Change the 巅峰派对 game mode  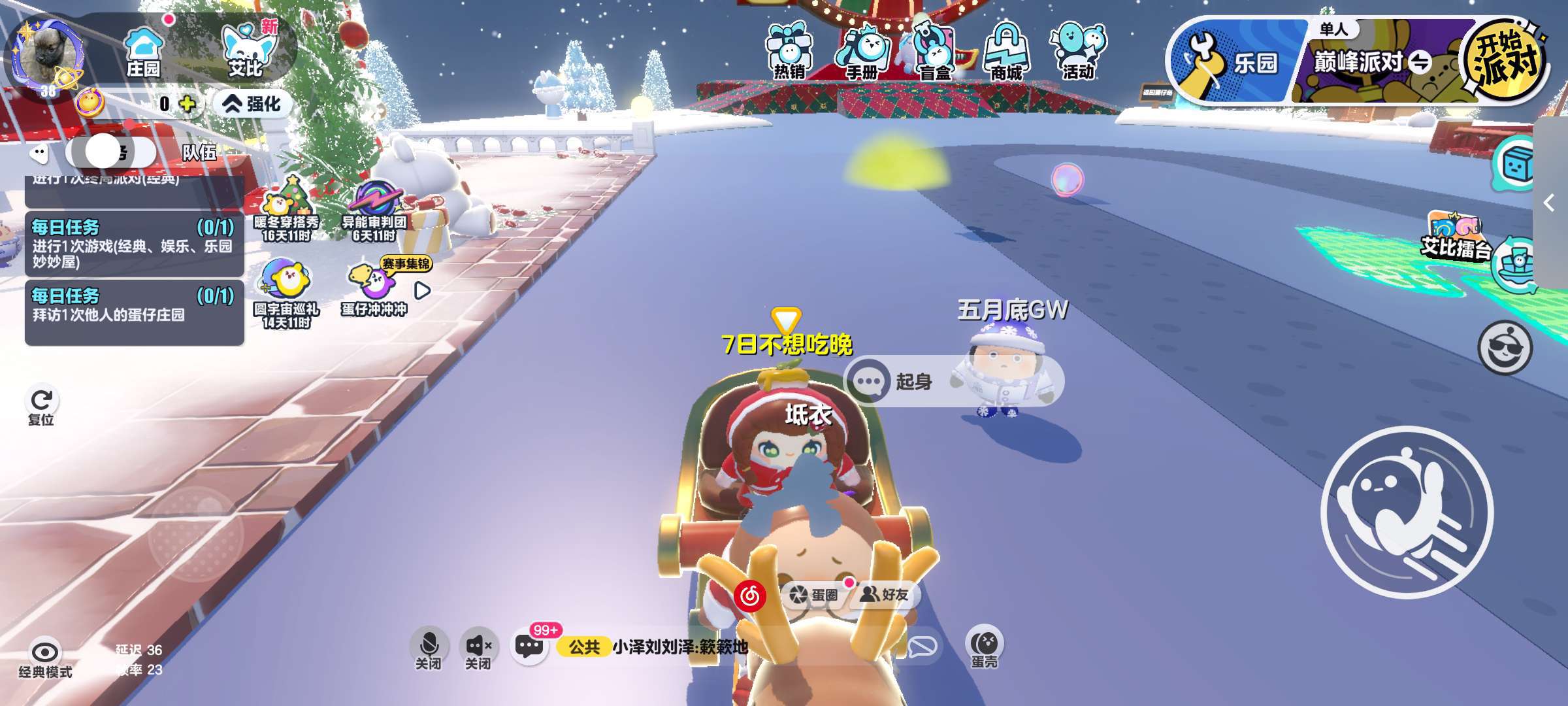point(1372,62)
